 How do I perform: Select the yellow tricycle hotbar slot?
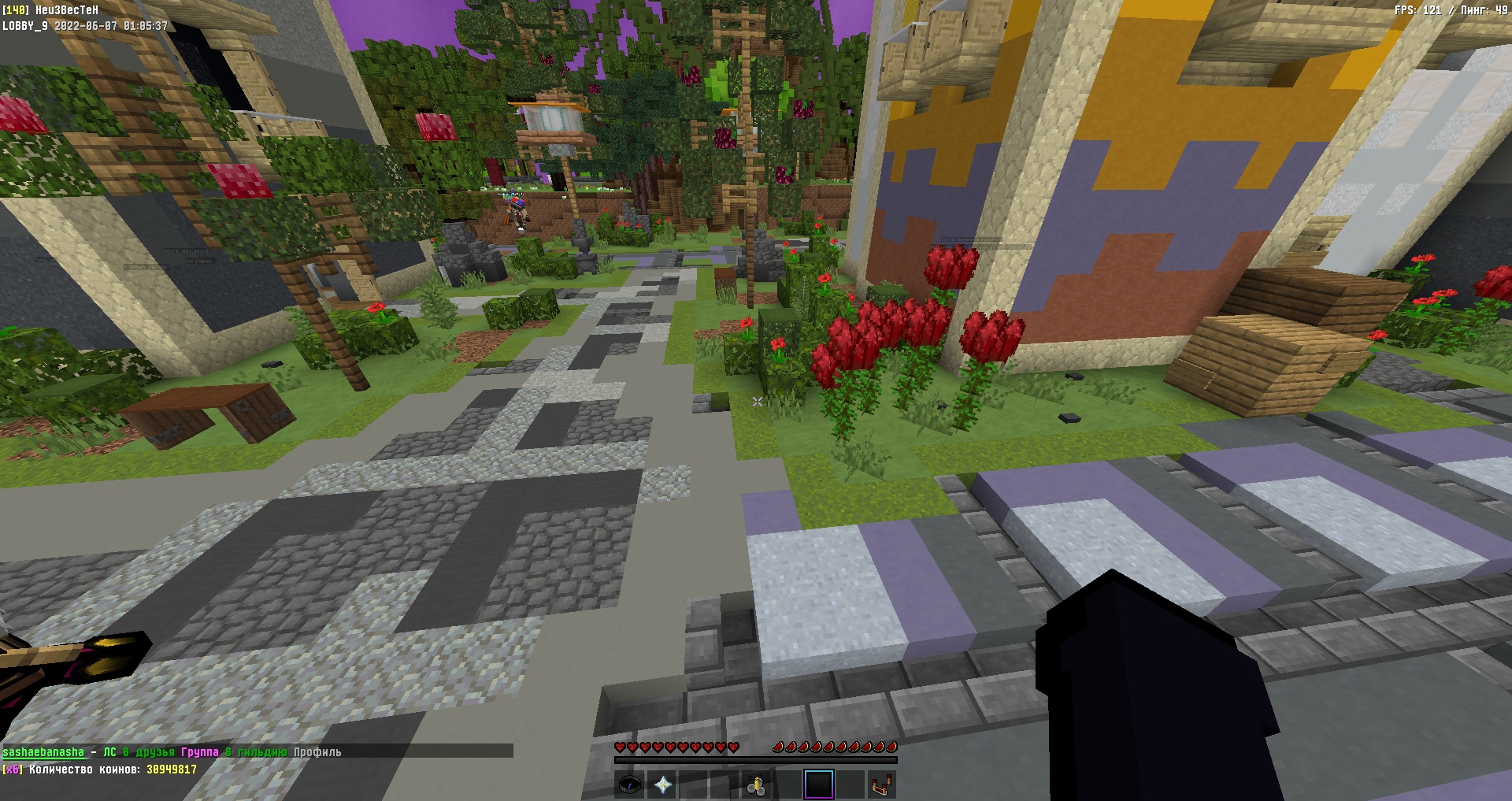coord(757,784)
